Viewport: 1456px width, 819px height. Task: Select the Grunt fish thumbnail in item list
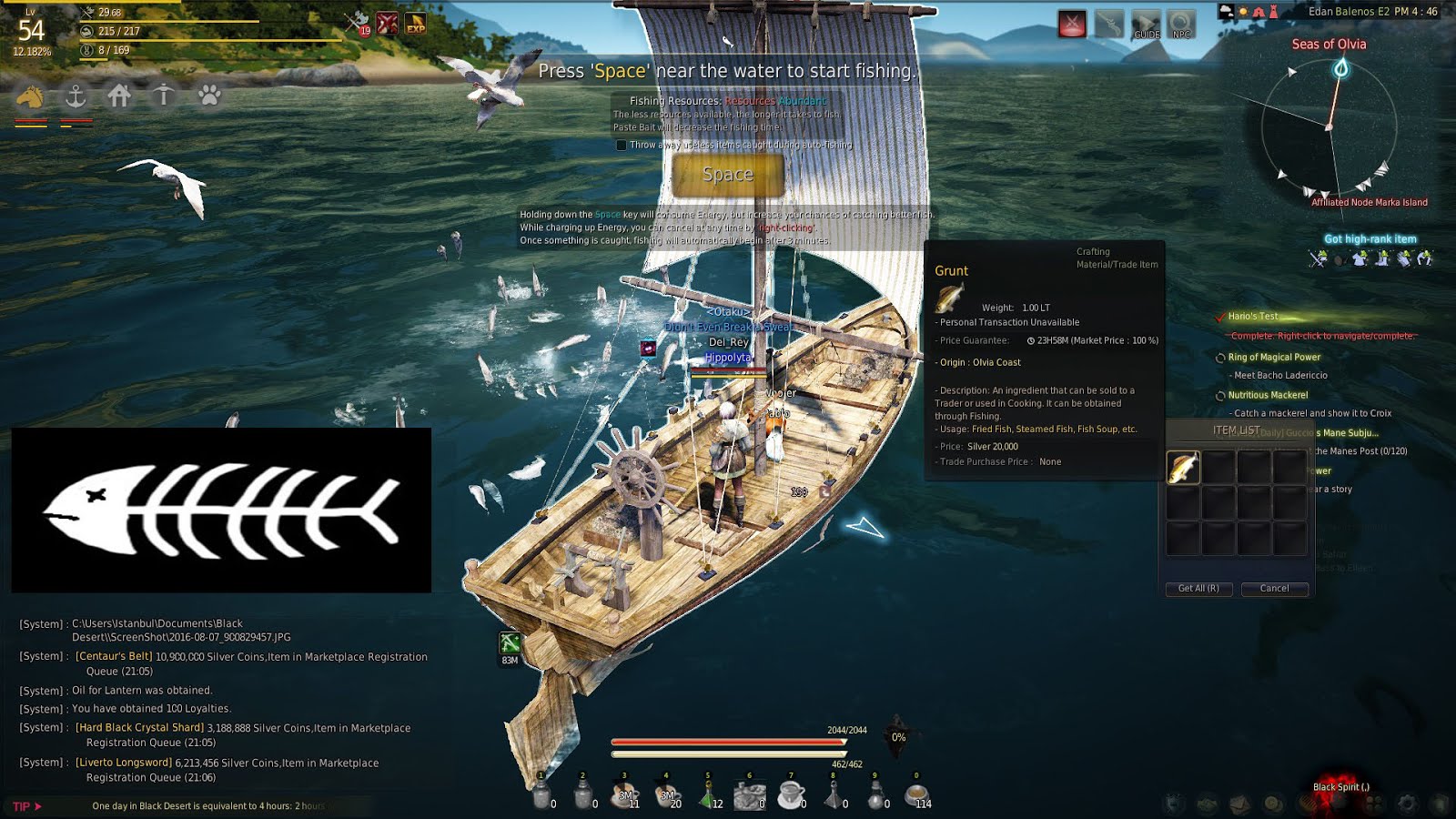pos(1182,466)
